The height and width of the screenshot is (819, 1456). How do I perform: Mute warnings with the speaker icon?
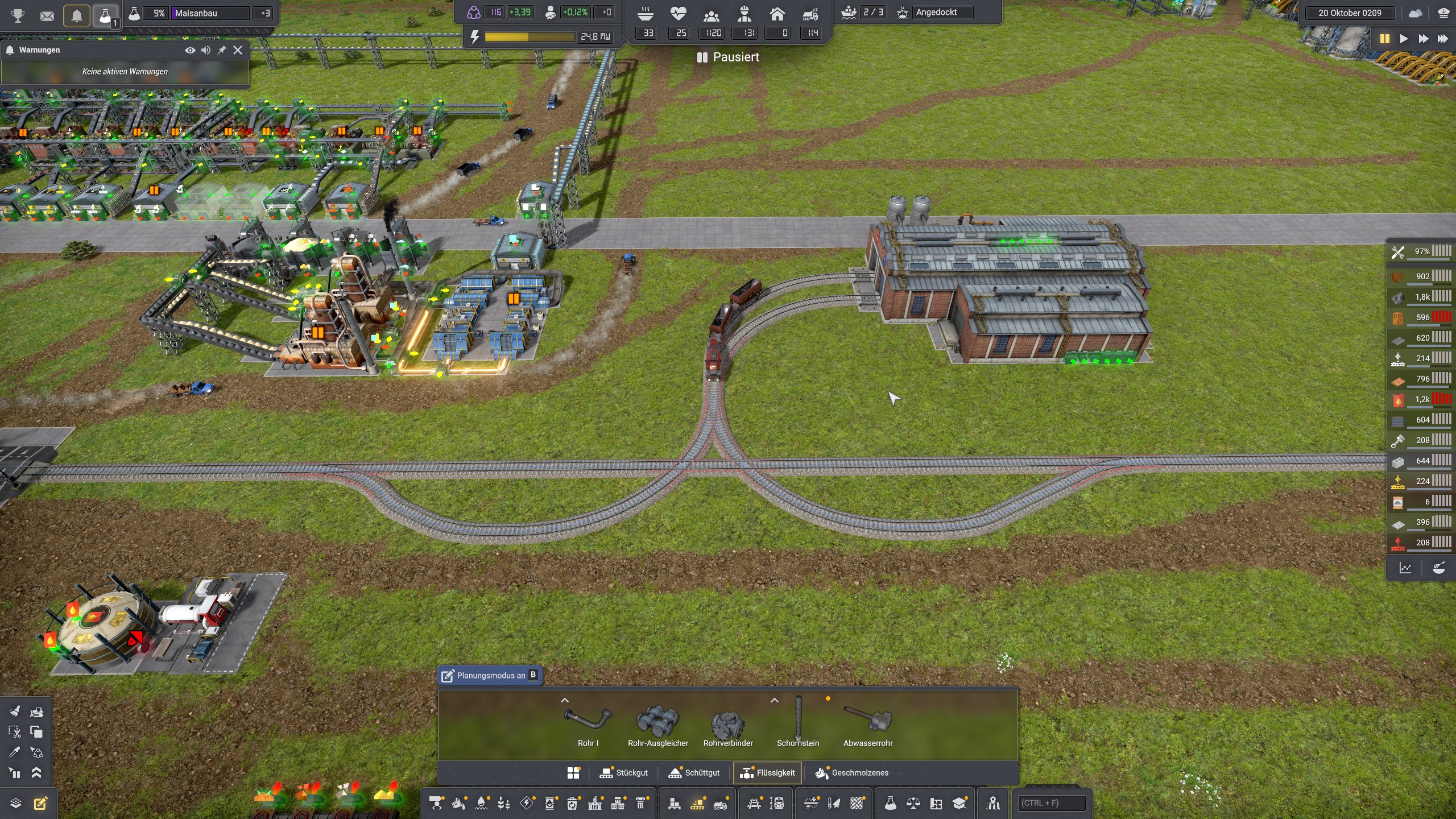pyautogui.click(x=206, y=50)
